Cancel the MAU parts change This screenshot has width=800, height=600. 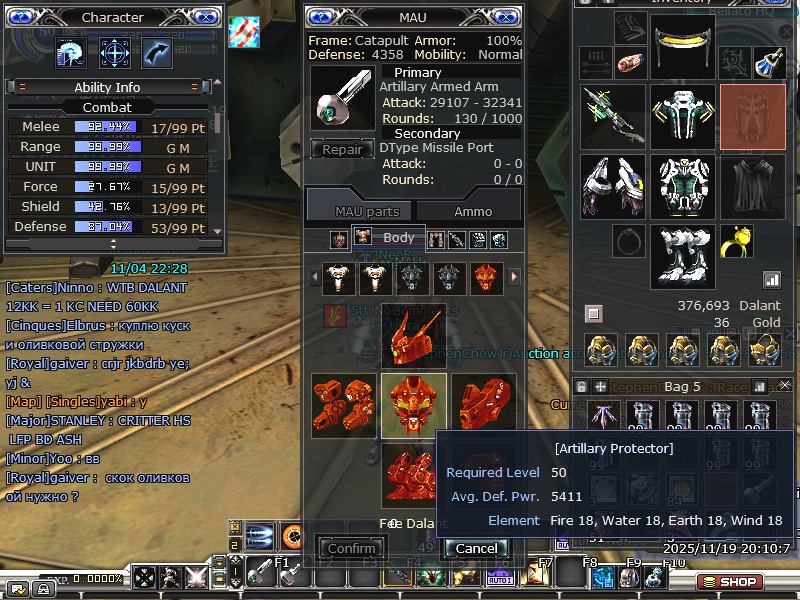coord(476,548)
